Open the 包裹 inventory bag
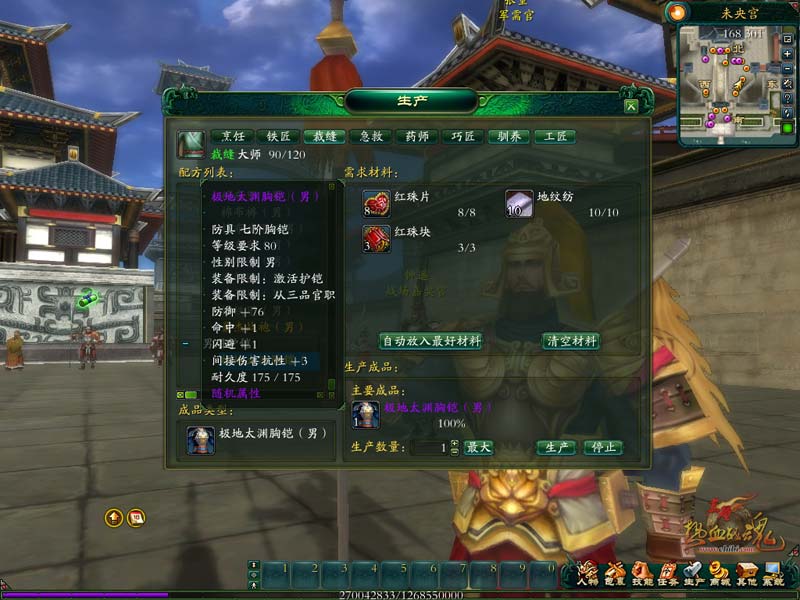Viewport: 800px width, 600px height. coord(614,573)
